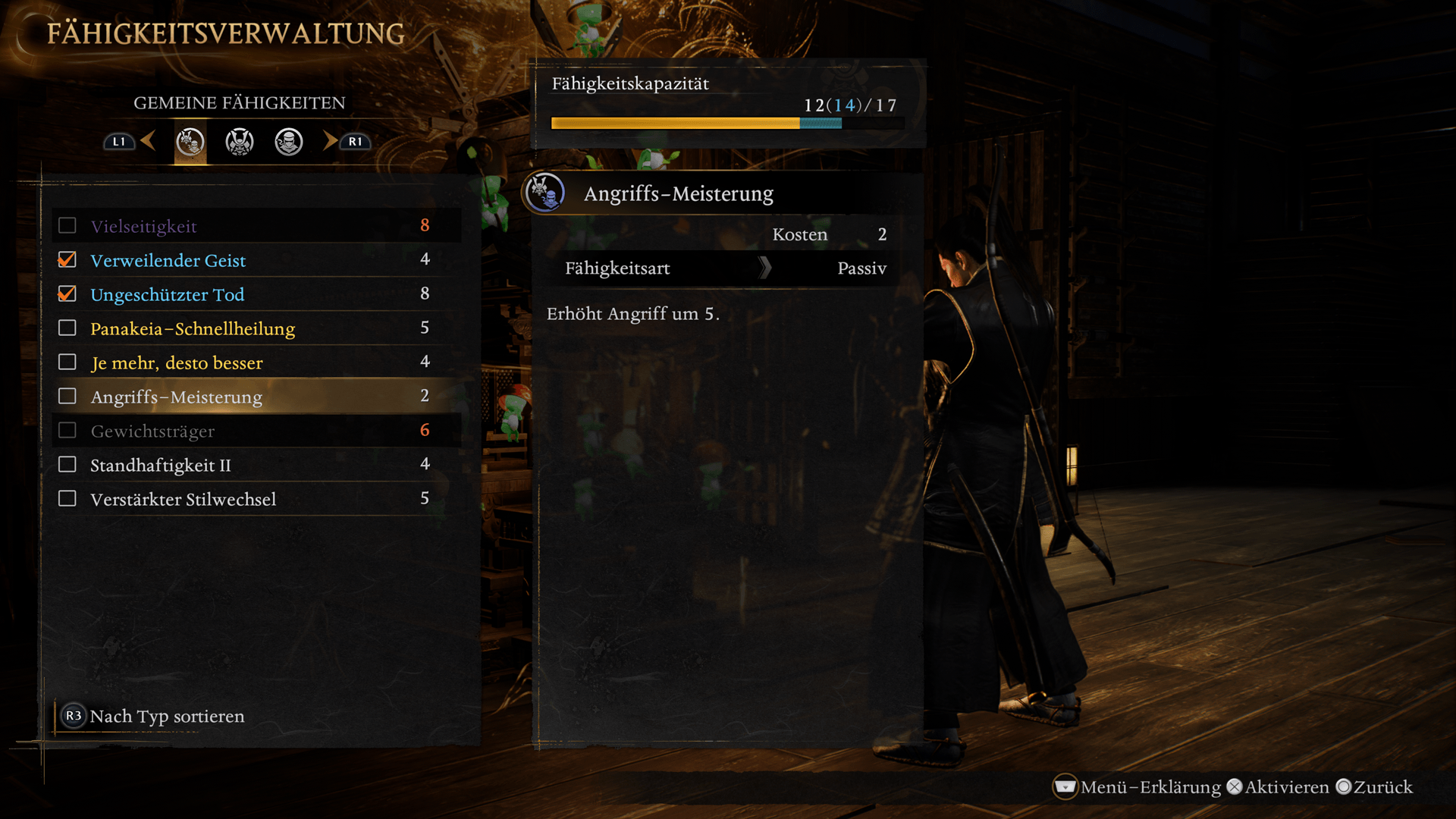The image size is (1456, 819).
Task: Open the Menü-Erklärung help
Action: pos(1137,787)
